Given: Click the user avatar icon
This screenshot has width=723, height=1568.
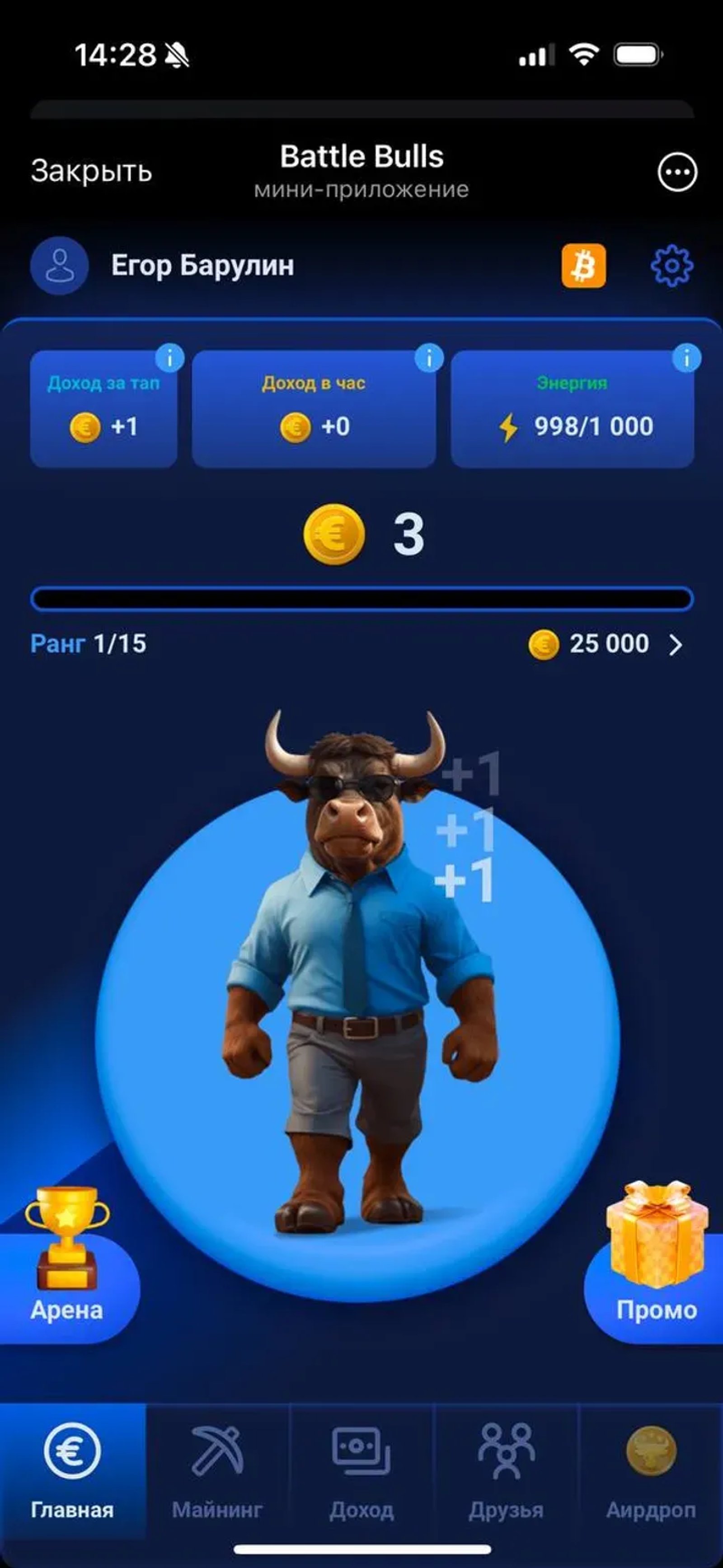Looking at the screenshot, I should tap(58, 265).
